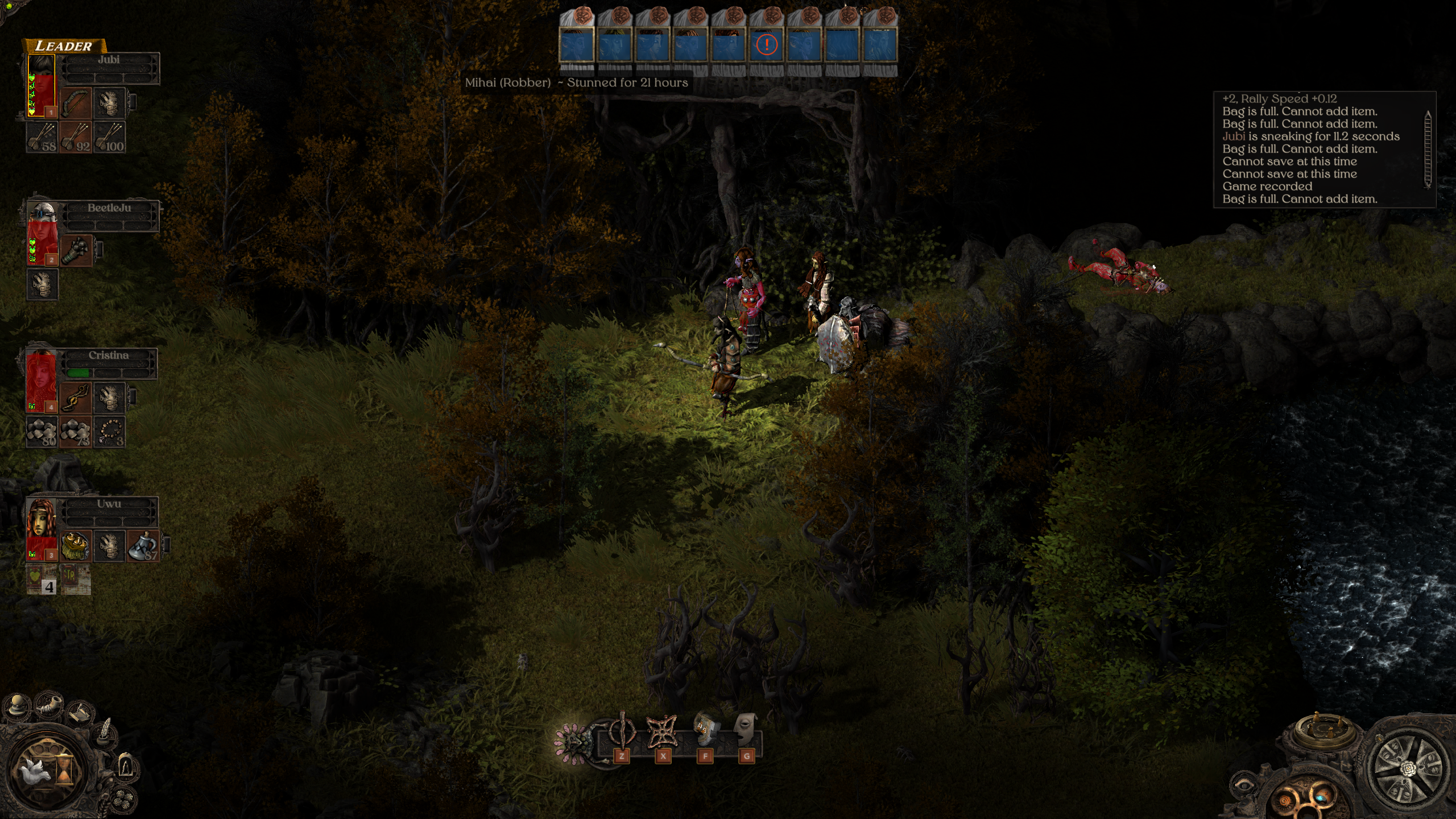
Task: Select Uwu's party portrait
Action: (42, 528)
